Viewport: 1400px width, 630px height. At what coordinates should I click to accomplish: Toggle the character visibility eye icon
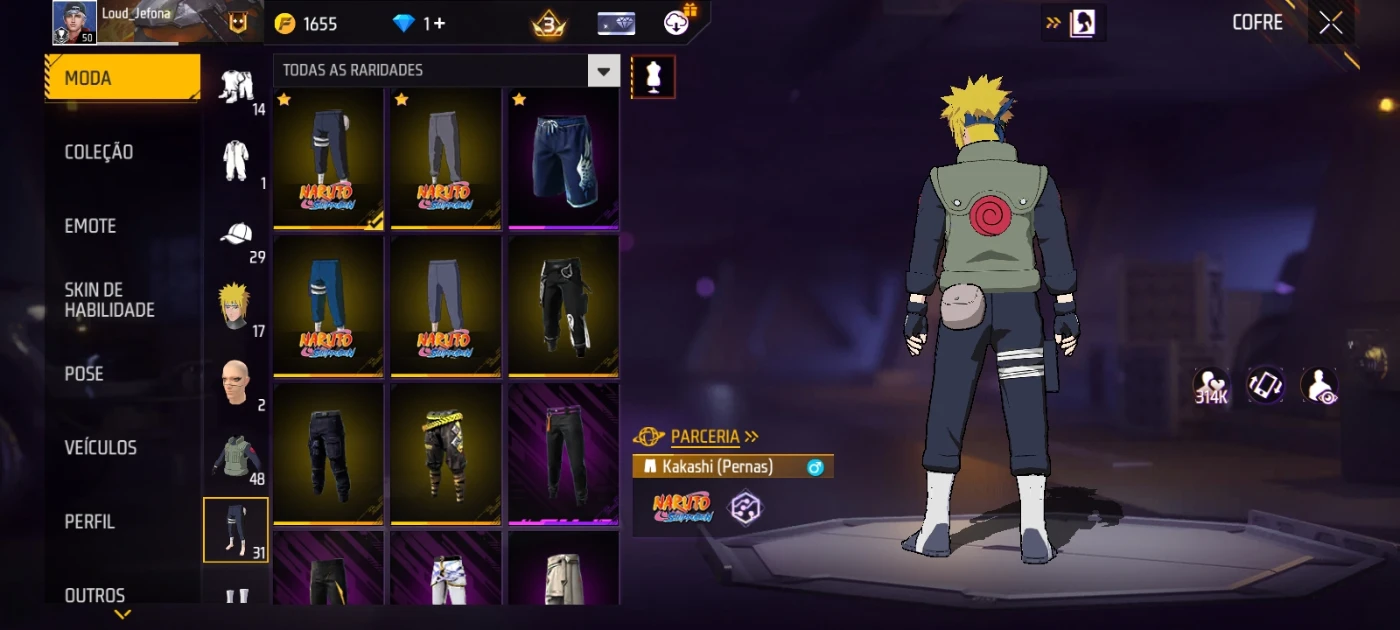click(x=1319, y=386)
